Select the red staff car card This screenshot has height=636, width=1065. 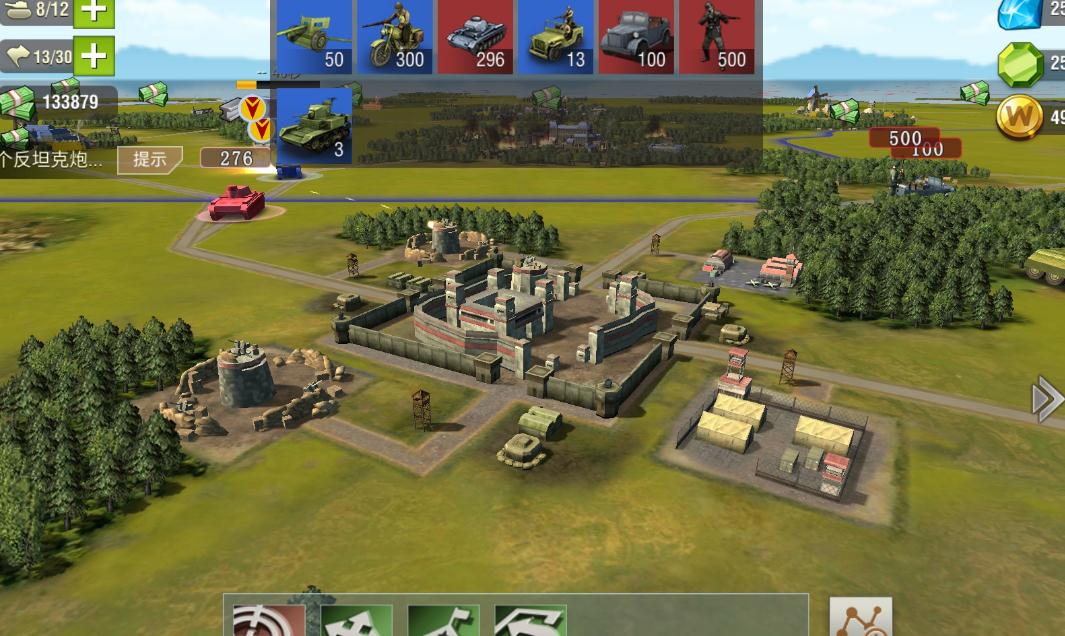pyautogui.click(x=636, y=37)
